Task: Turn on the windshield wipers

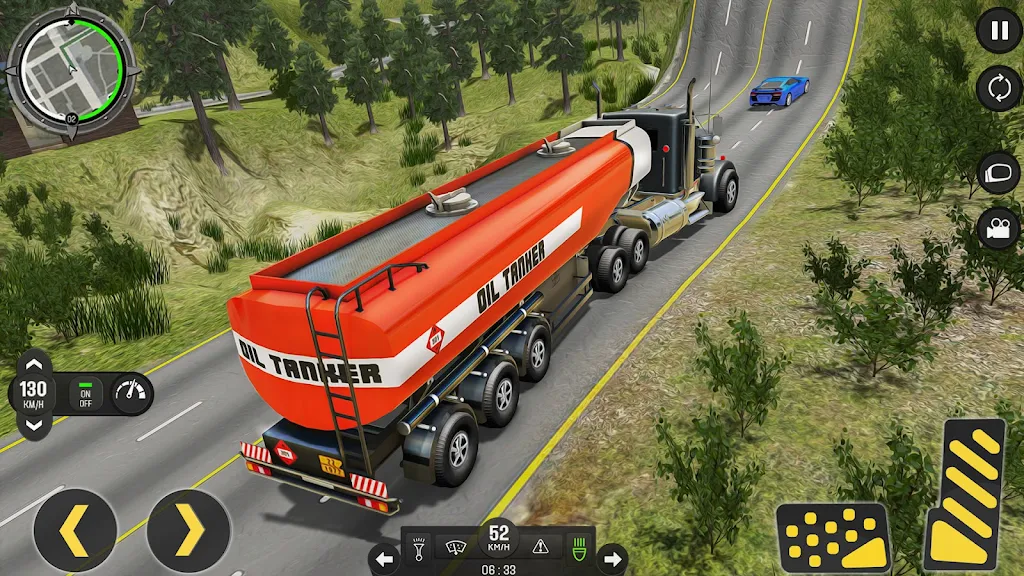Action: pos(457,547)
